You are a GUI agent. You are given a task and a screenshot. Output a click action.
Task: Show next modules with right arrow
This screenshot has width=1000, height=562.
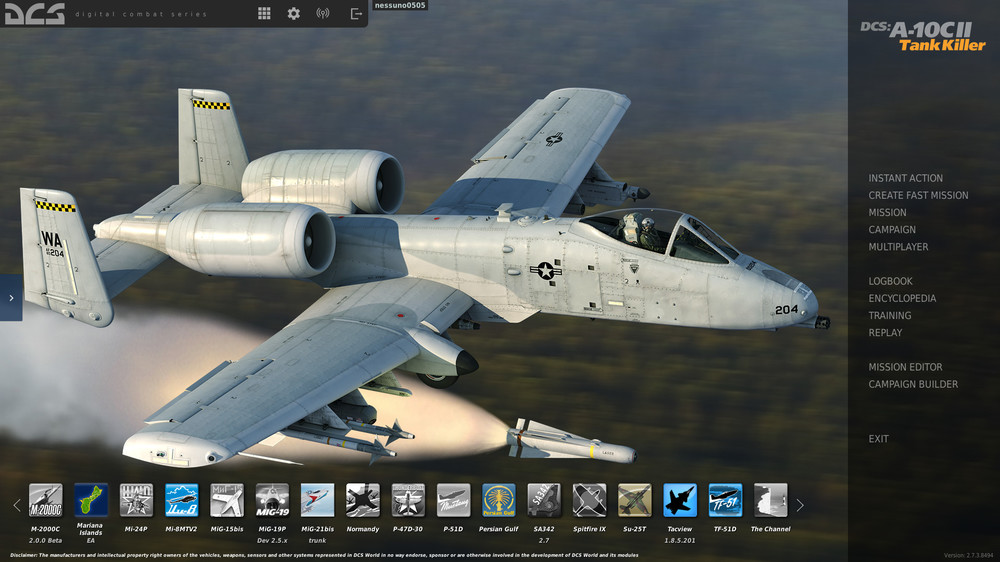point(799,505)
